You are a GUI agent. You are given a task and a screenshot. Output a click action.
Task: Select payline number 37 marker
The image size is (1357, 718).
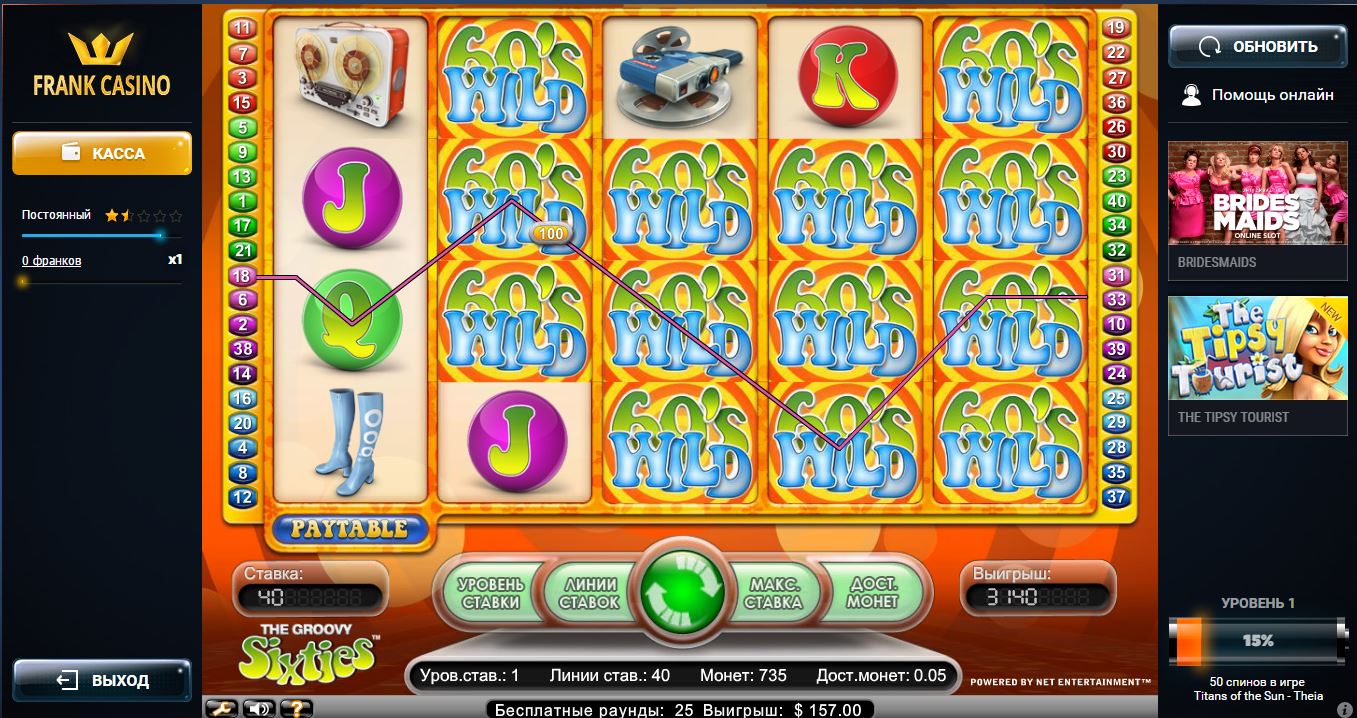[x=1116, y=496]
